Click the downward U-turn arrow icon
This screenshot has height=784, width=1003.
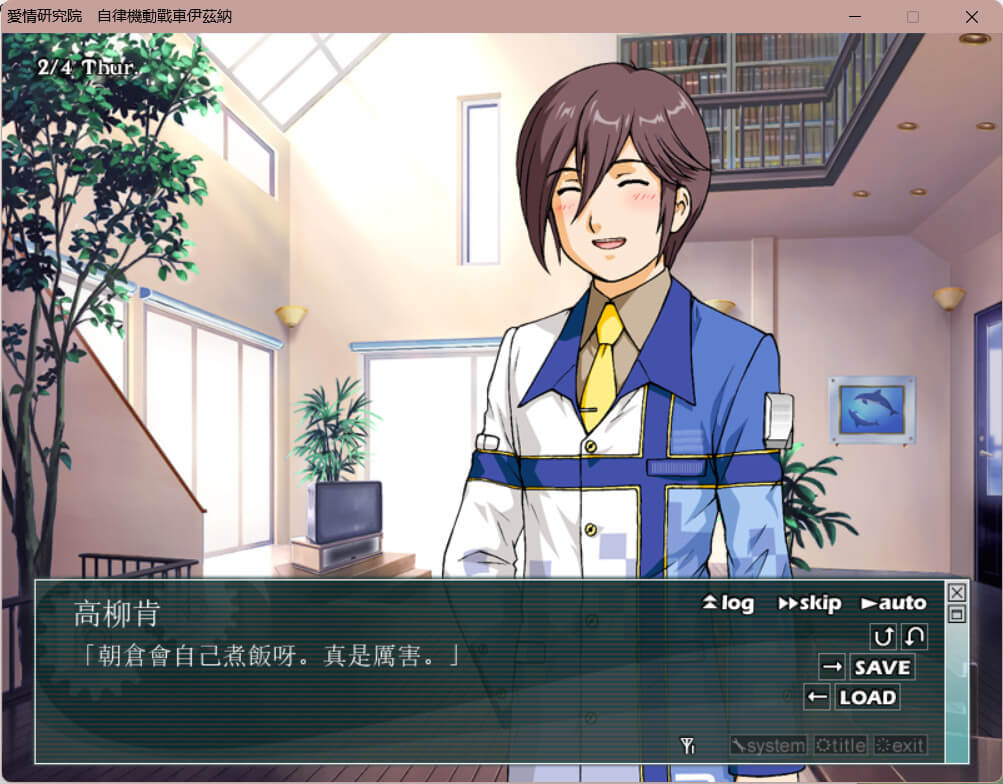(x=914, y=636)
